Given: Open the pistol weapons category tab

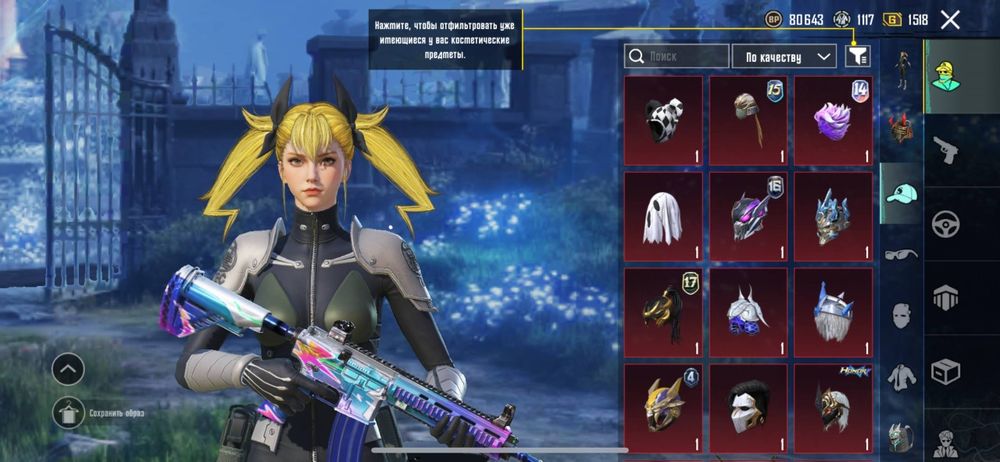Looking at the screenshot, I should (946, 149).
